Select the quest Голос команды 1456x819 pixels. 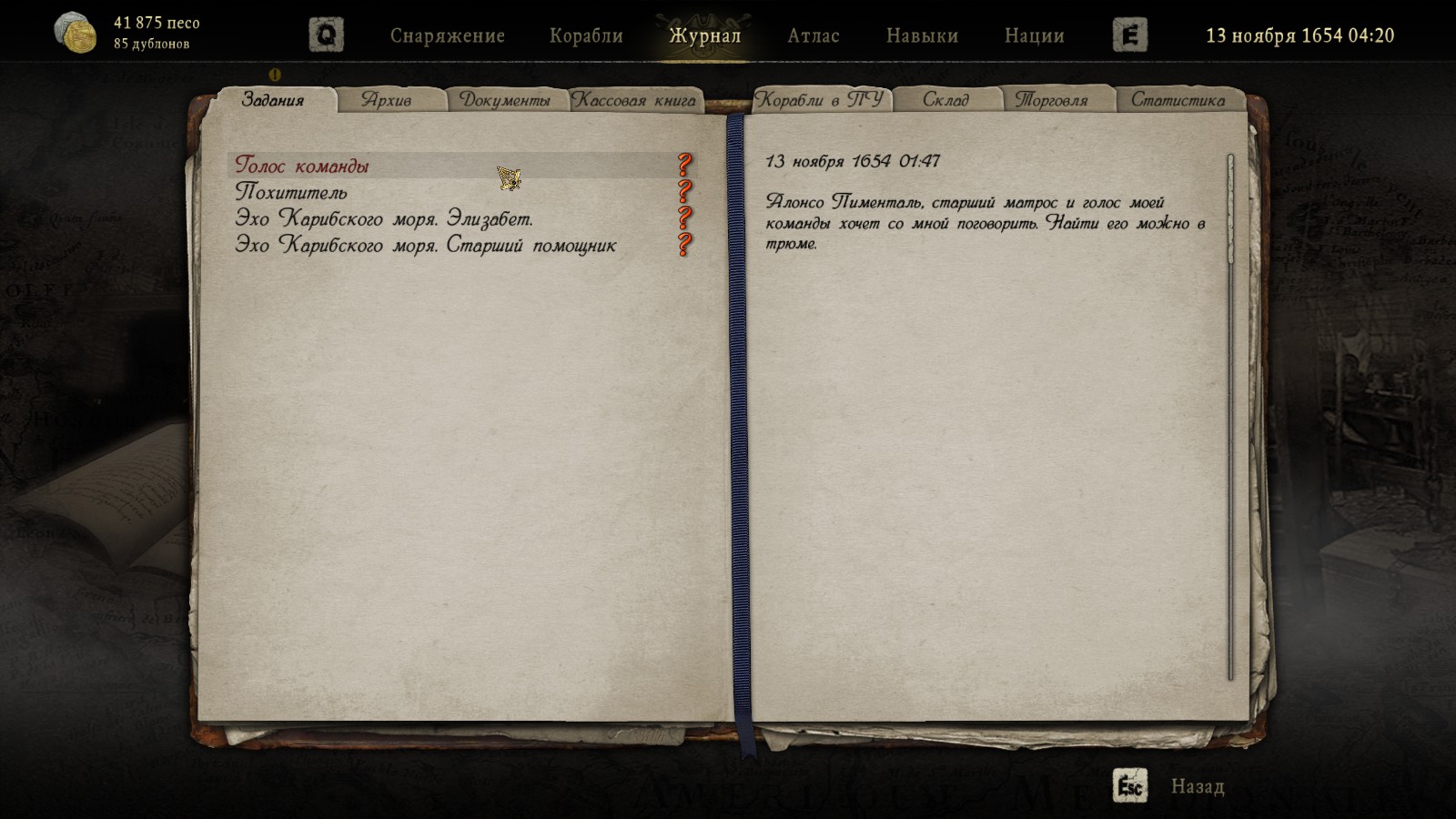(302, 166)
